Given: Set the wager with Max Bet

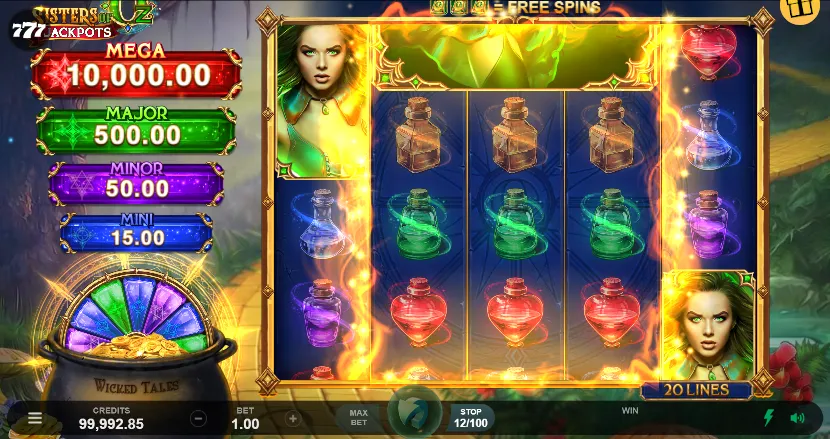Looking at the screenshot, I should 359,417.
